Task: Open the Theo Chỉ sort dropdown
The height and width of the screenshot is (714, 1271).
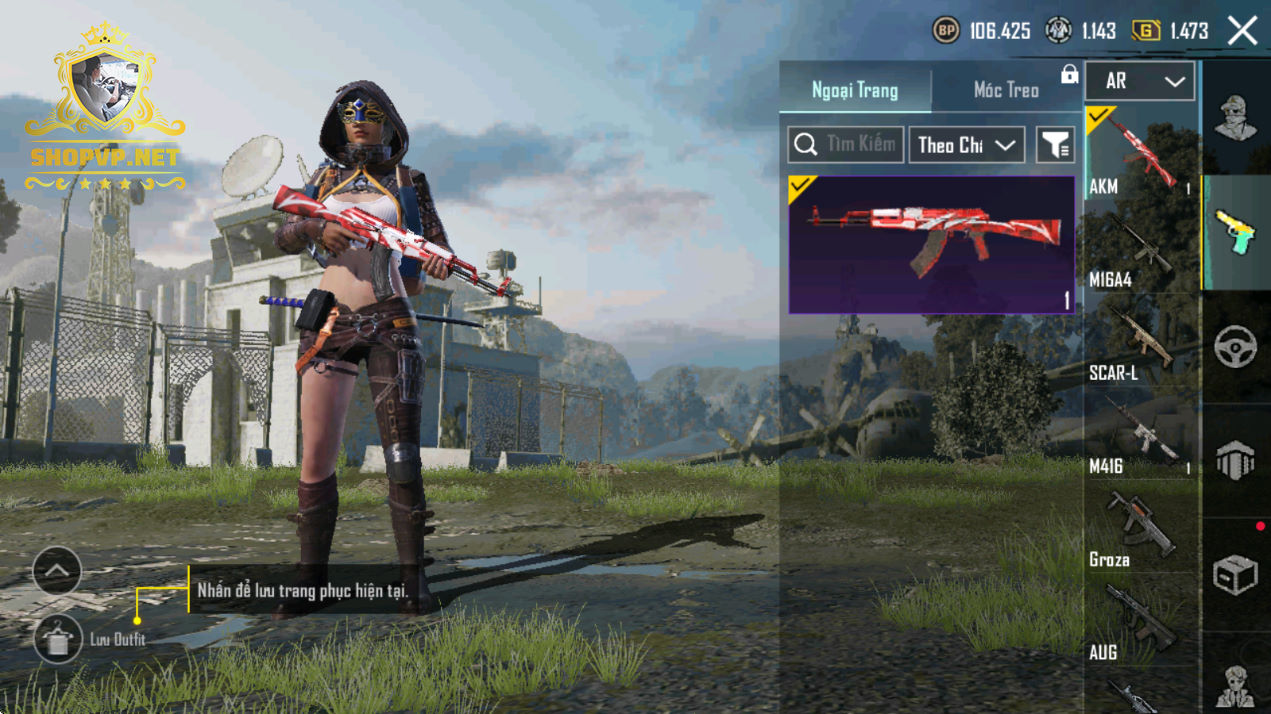Action: pos(966,145)
